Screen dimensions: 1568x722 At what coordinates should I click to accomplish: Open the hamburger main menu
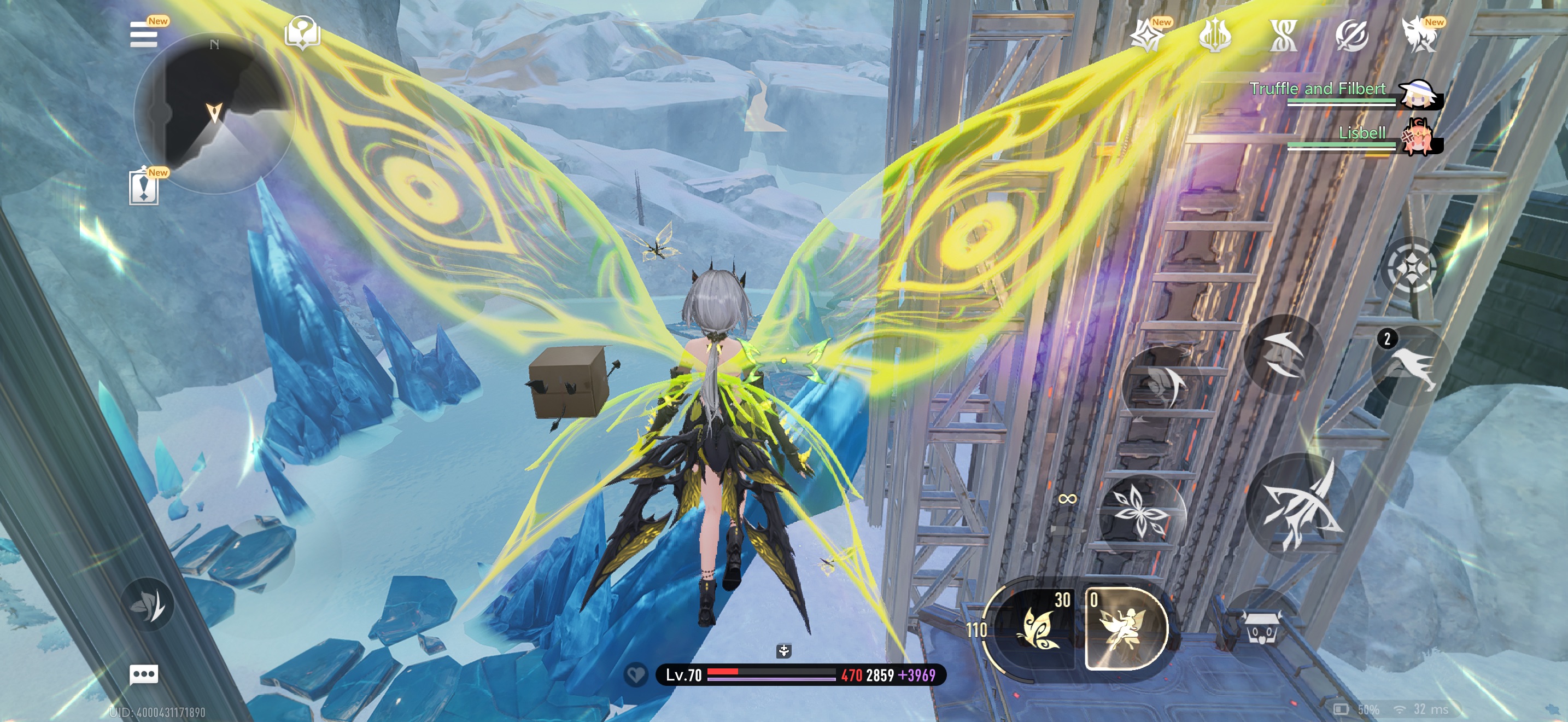[144, 34]
